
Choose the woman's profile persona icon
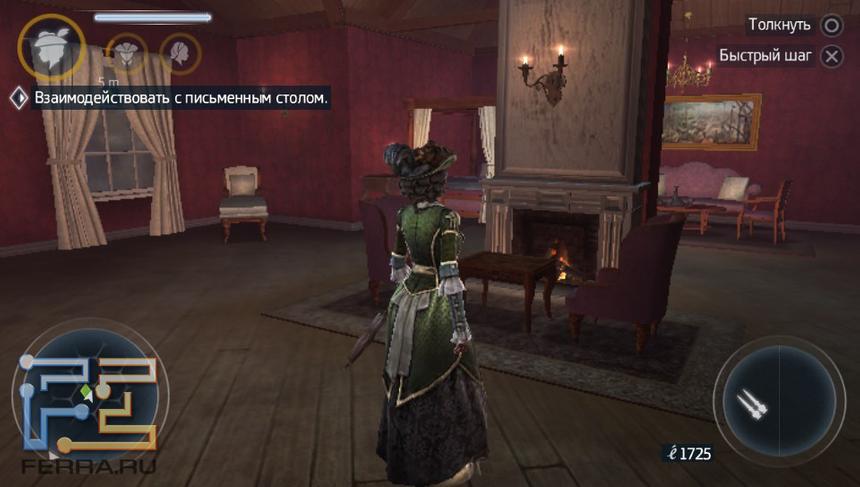point(180,53)
